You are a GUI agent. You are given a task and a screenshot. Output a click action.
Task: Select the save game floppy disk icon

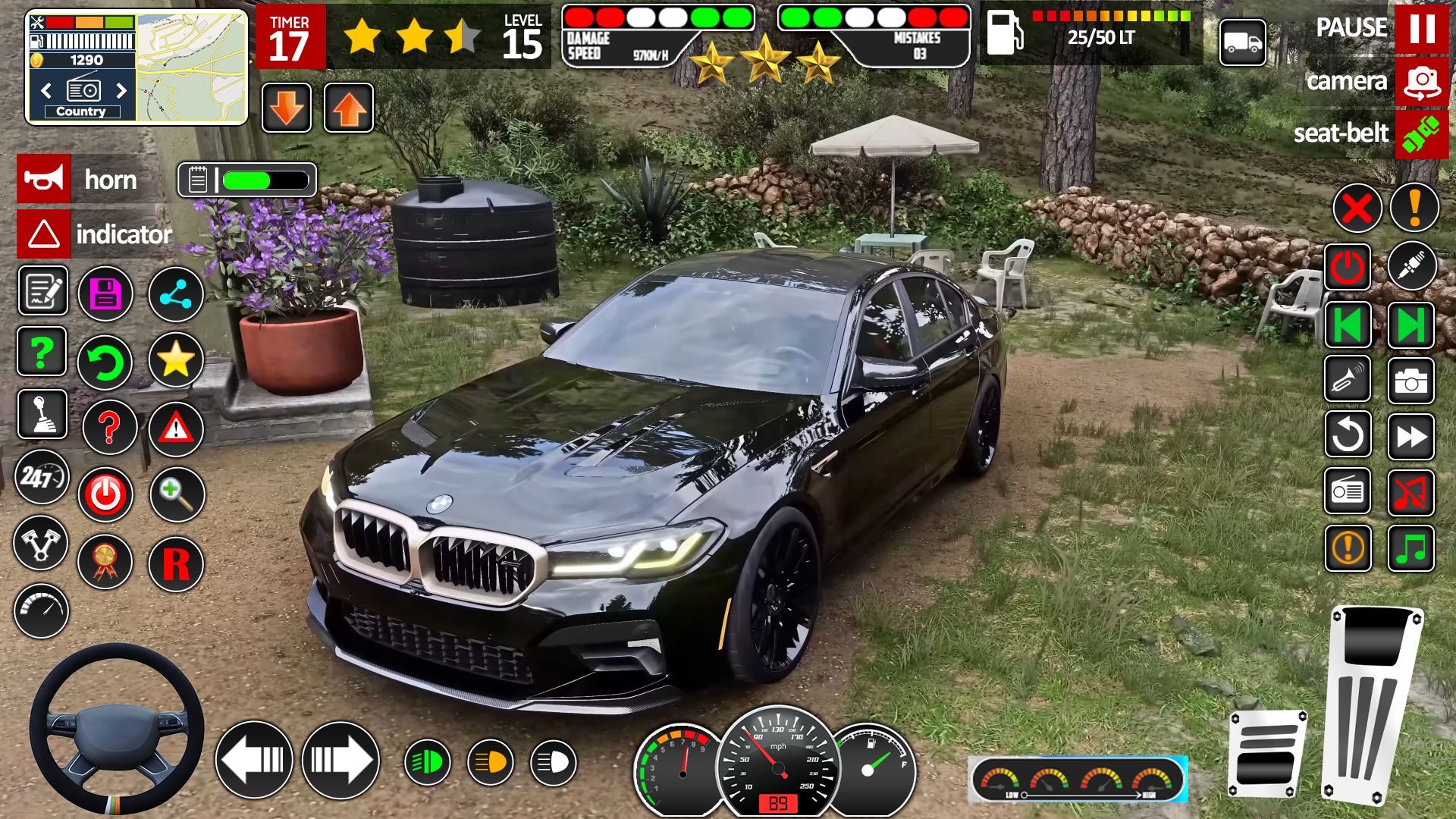click(x=106, y=293)
